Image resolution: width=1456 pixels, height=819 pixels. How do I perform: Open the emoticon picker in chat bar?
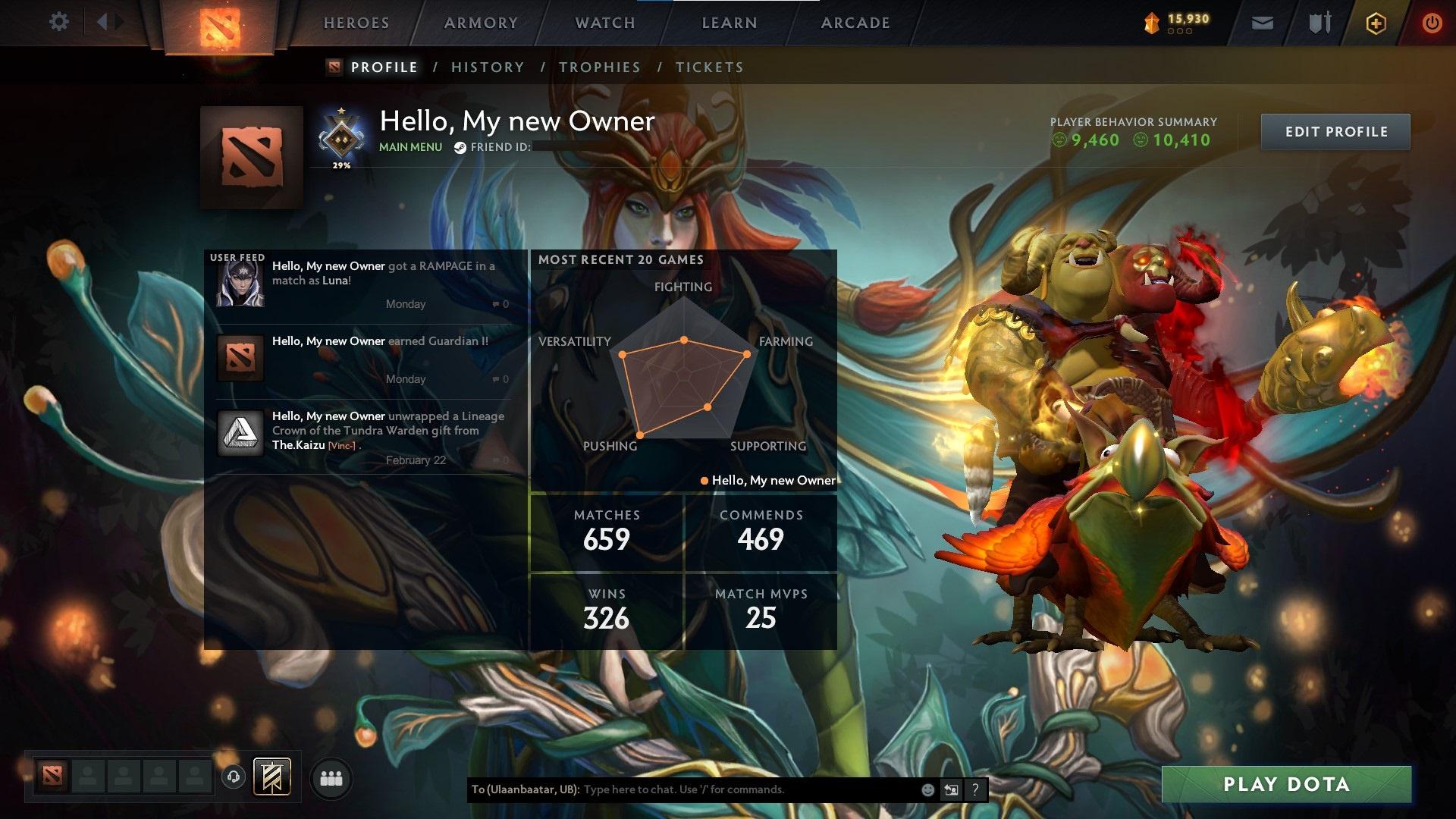point(928,789)
